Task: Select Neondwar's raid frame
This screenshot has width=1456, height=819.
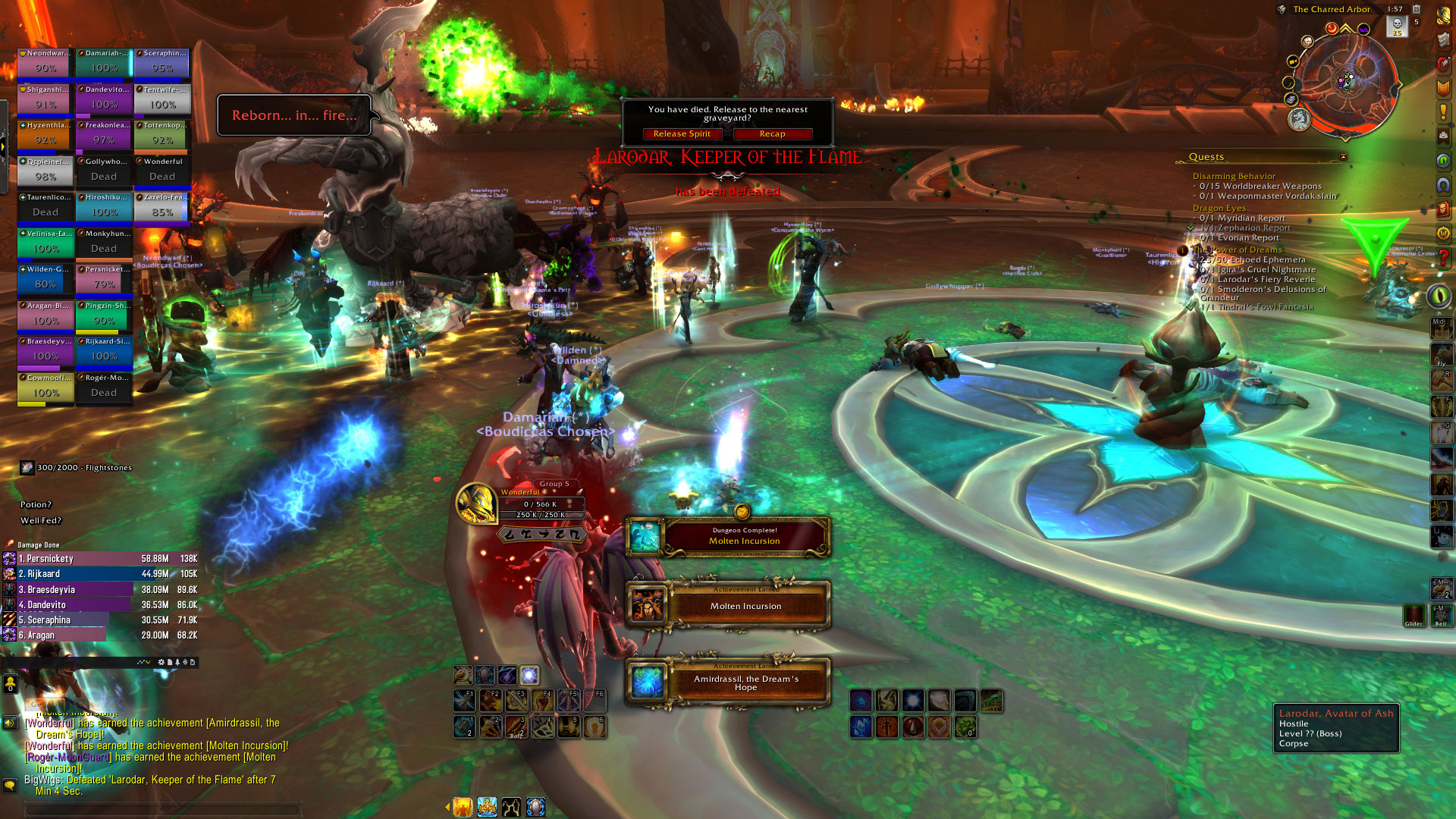Action: pyautogui.click(x=45, y=63)
